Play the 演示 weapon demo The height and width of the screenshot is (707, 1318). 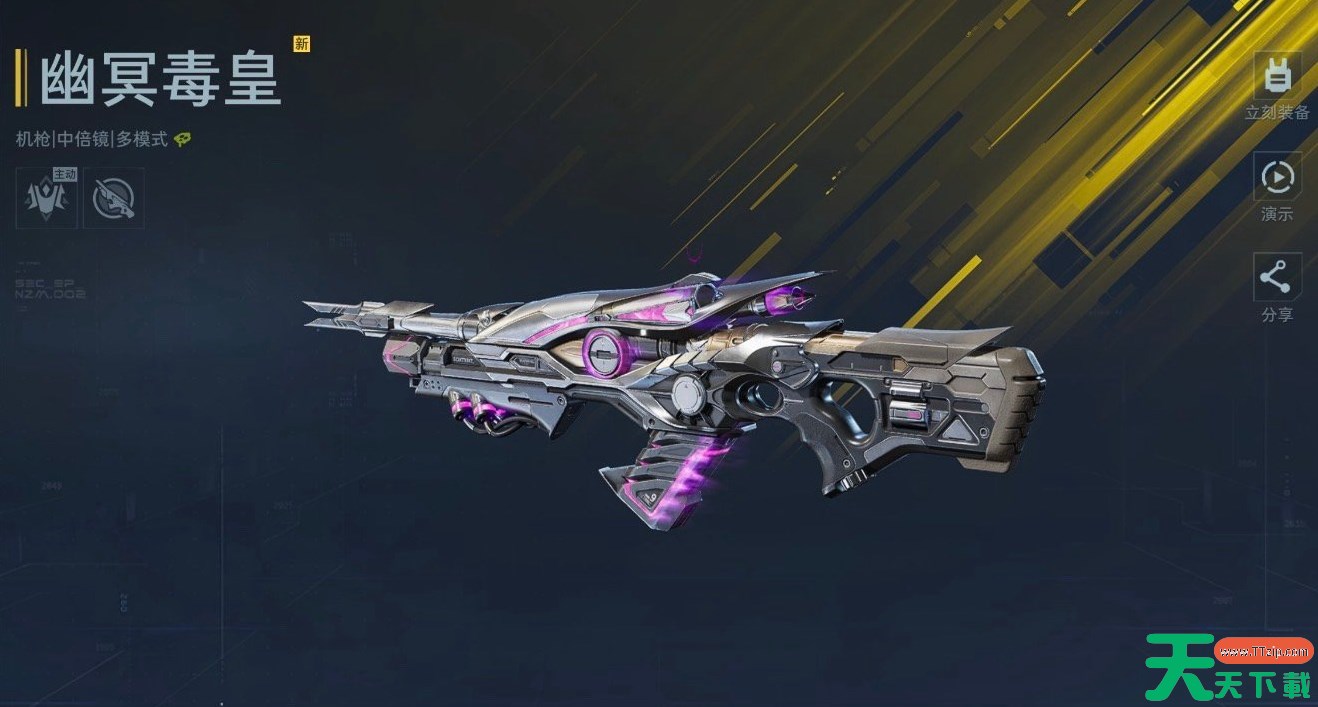tap(1277, 178)
